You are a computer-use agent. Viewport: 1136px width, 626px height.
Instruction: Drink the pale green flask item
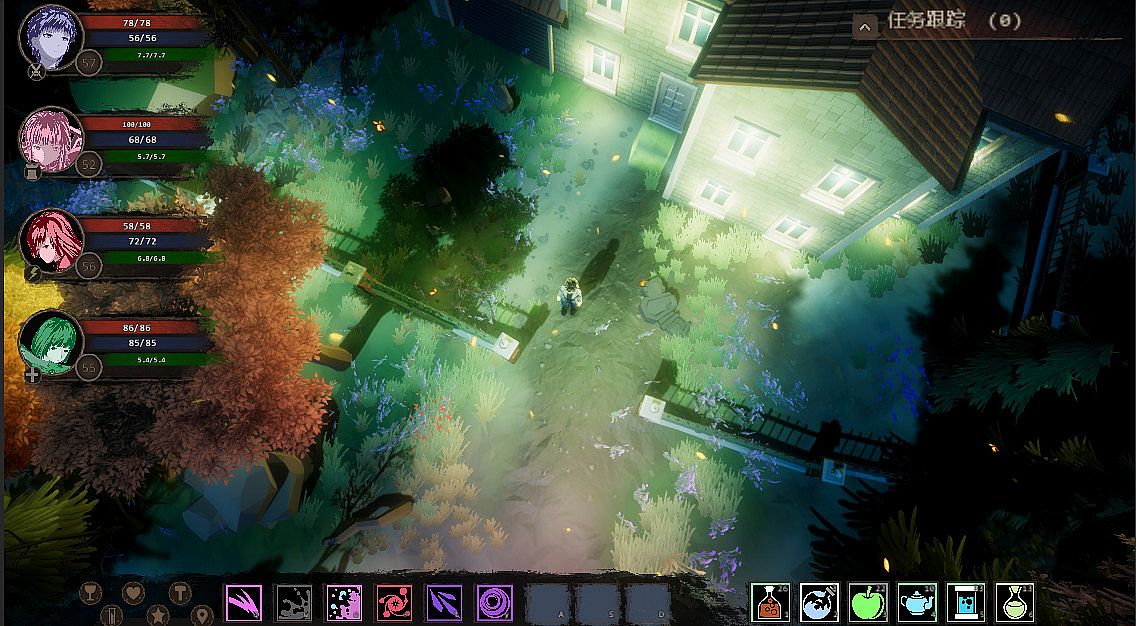[x=1015, y=602]
